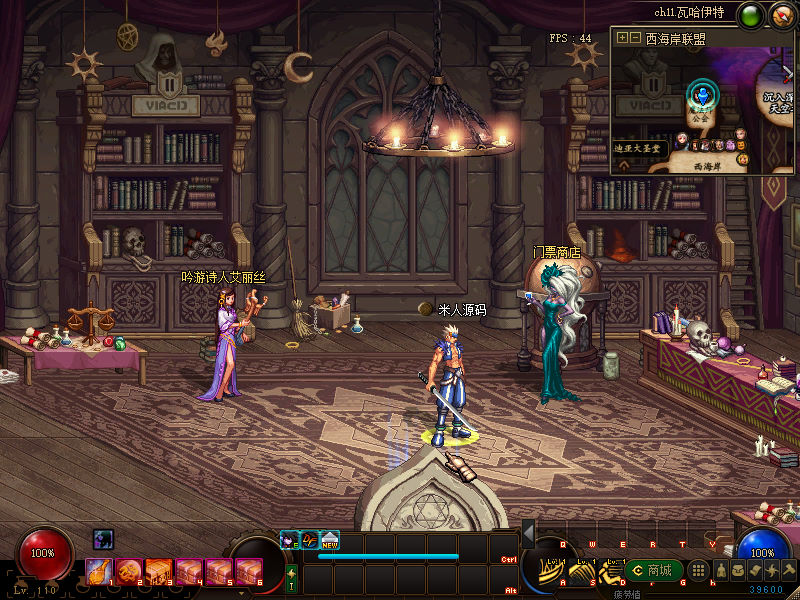The height and width of the screenshot is (600, 800).
Task: Activate the slash skill on key S
Action: (x=581, y=573)
